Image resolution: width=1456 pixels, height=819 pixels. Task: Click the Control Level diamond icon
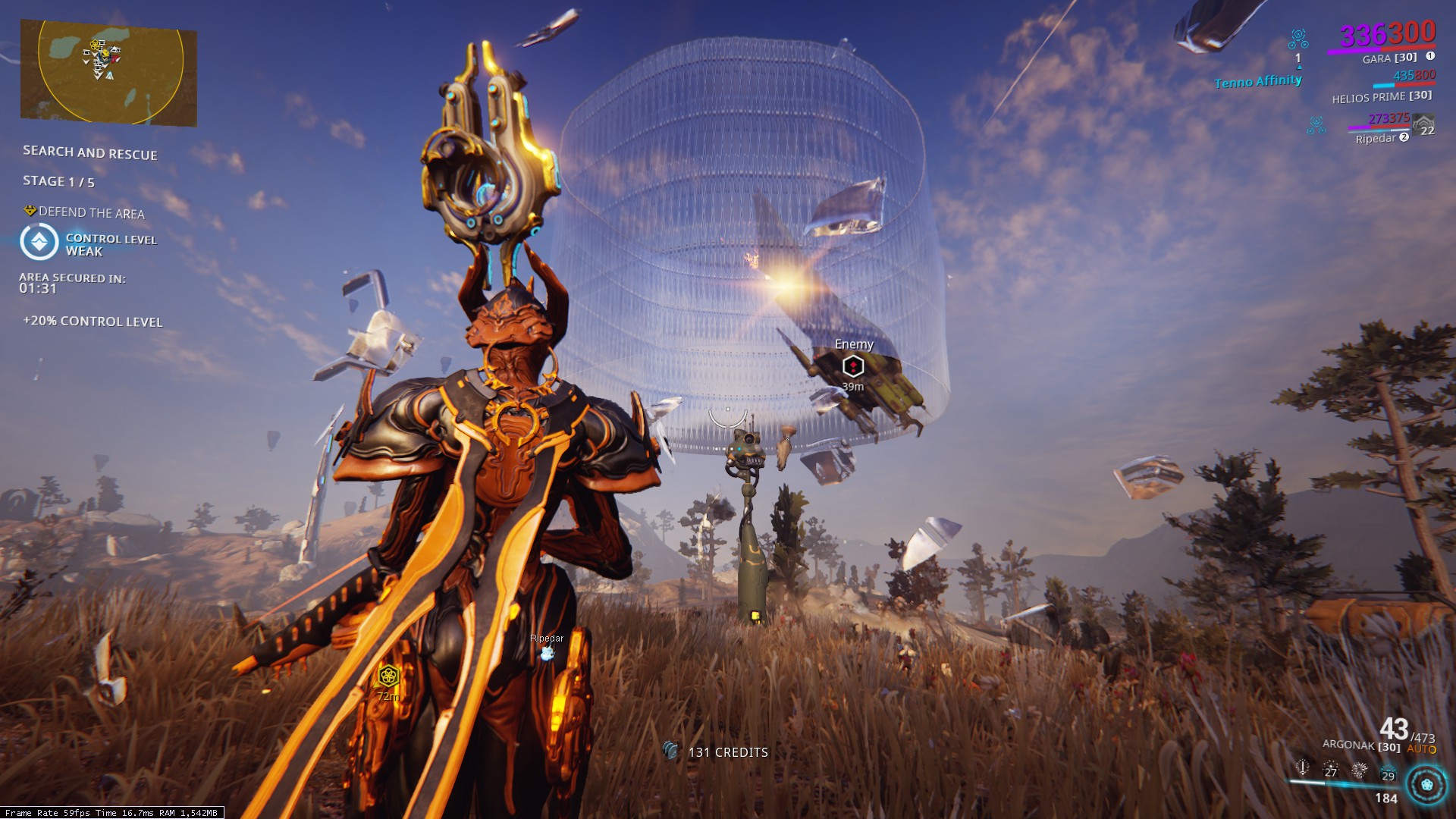[39, 243]
